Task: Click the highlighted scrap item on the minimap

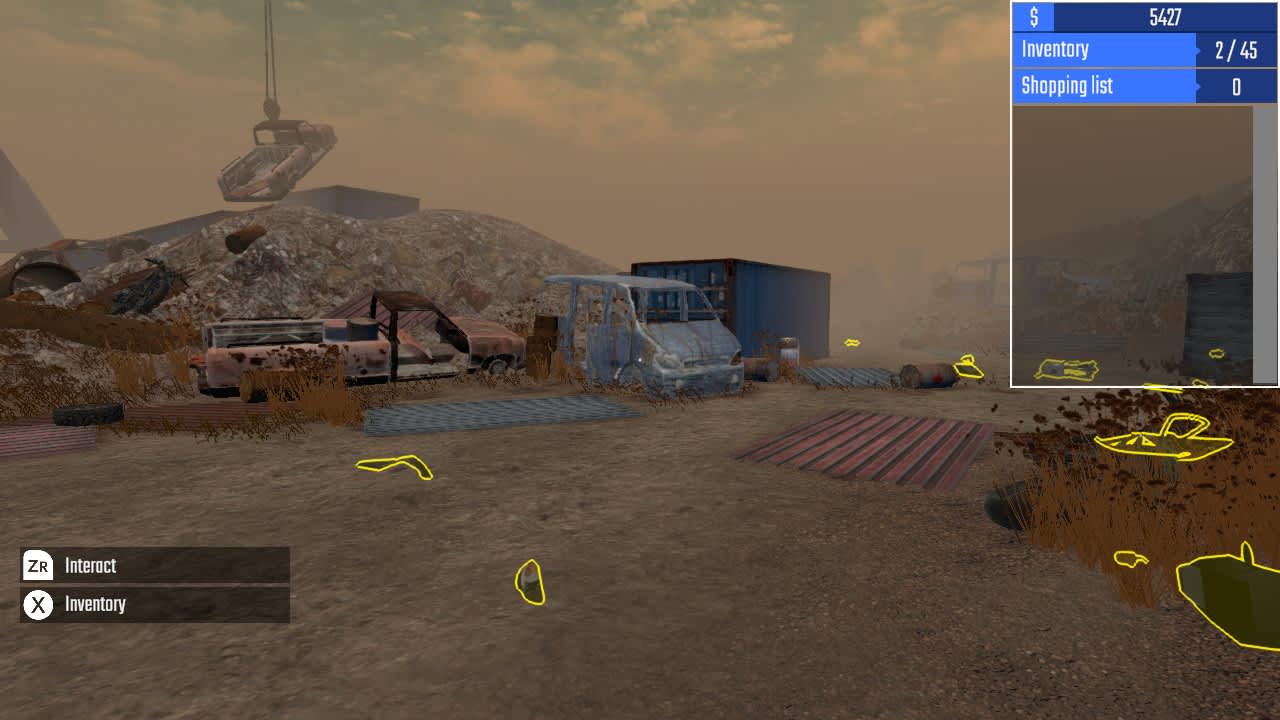Action: tap(1068, 369)
